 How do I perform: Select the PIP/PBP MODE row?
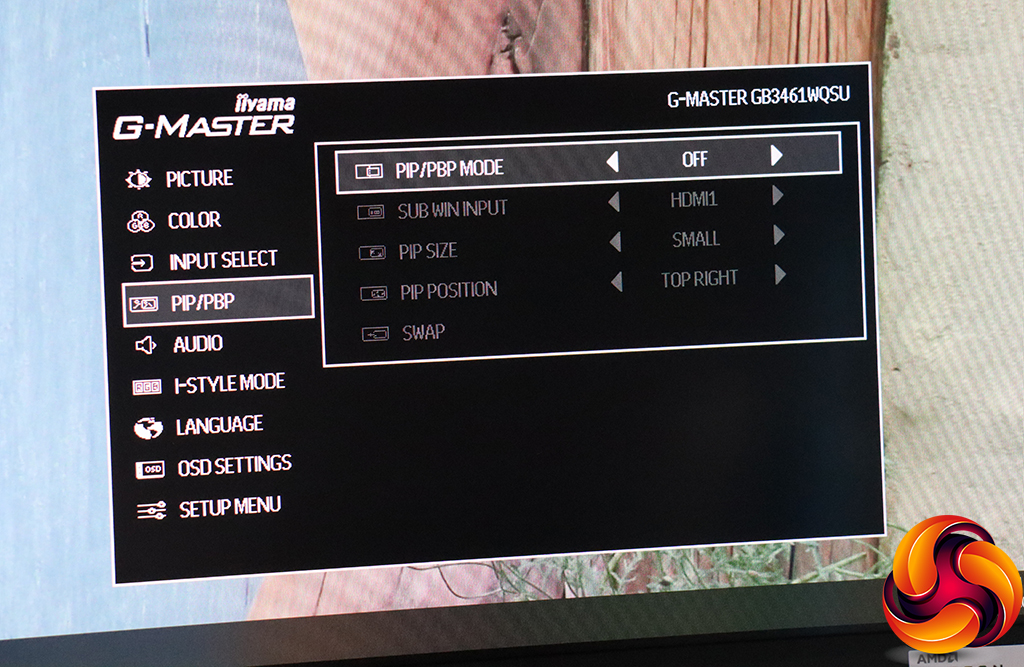[449, 168]
